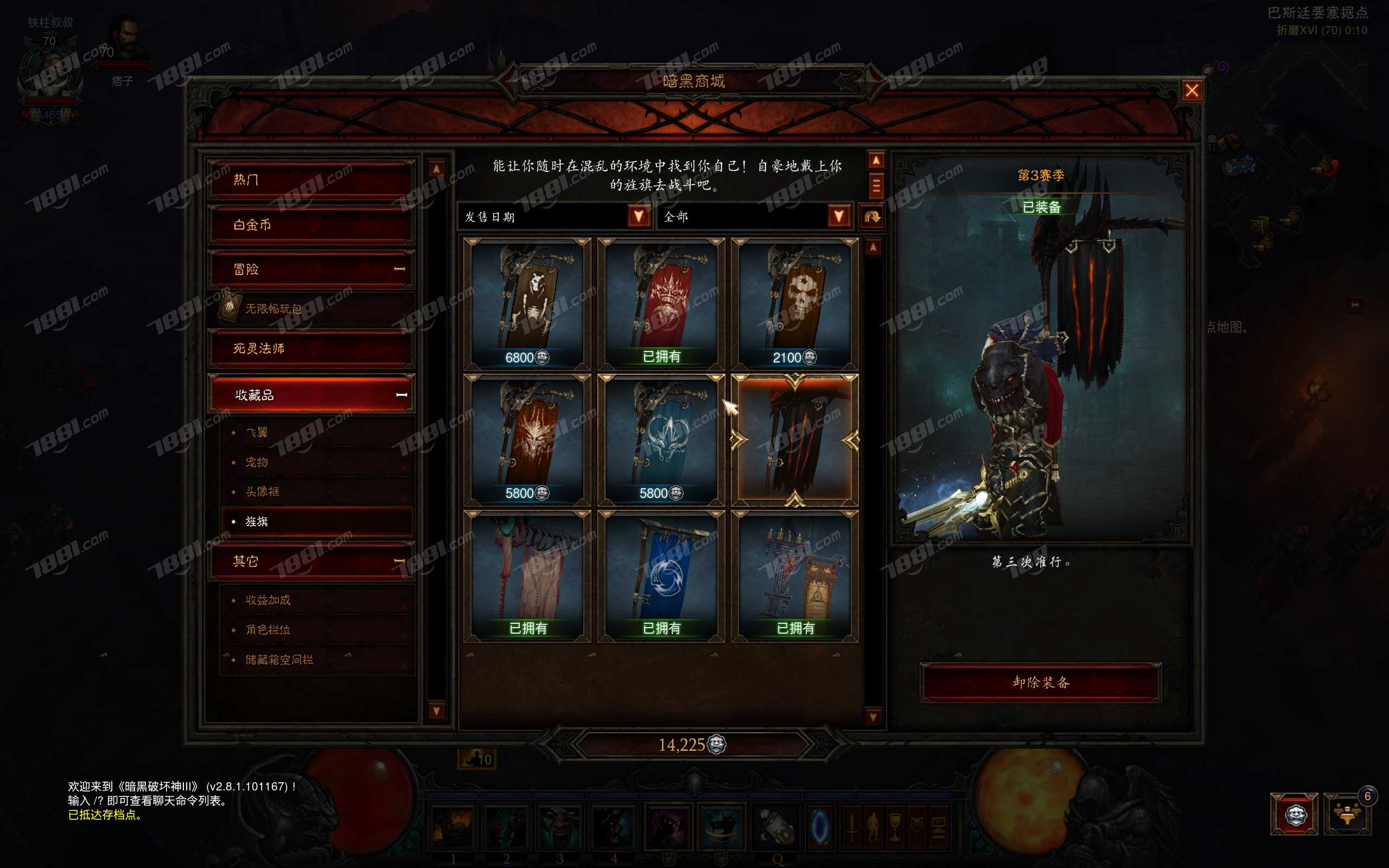This screenshot has height=868, width=1389.
Task: Select the 白金币 category
Action: (310, 225)
